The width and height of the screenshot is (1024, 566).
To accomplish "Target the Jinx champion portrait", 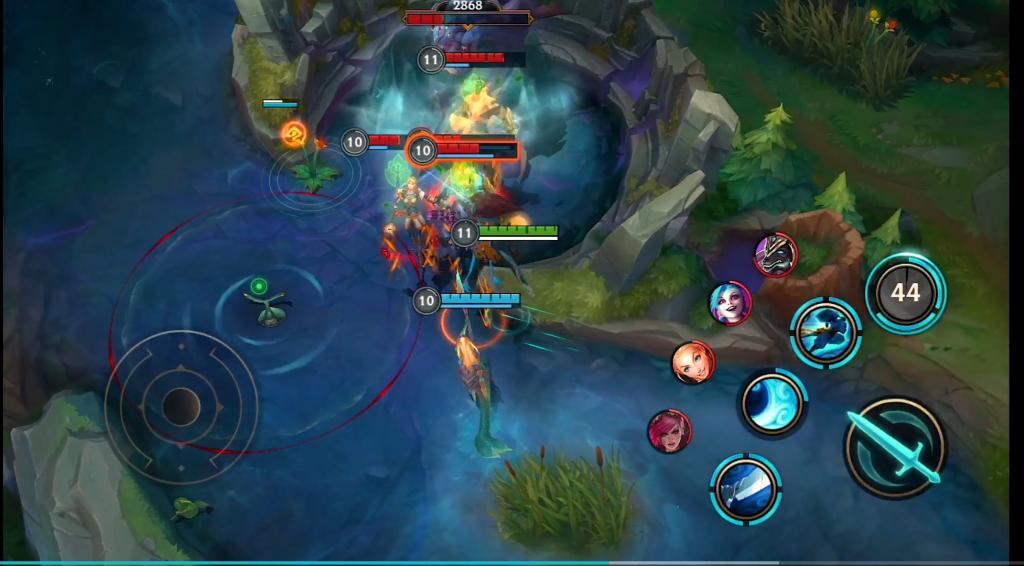I will pyautogui.click(x=731, y=302).
